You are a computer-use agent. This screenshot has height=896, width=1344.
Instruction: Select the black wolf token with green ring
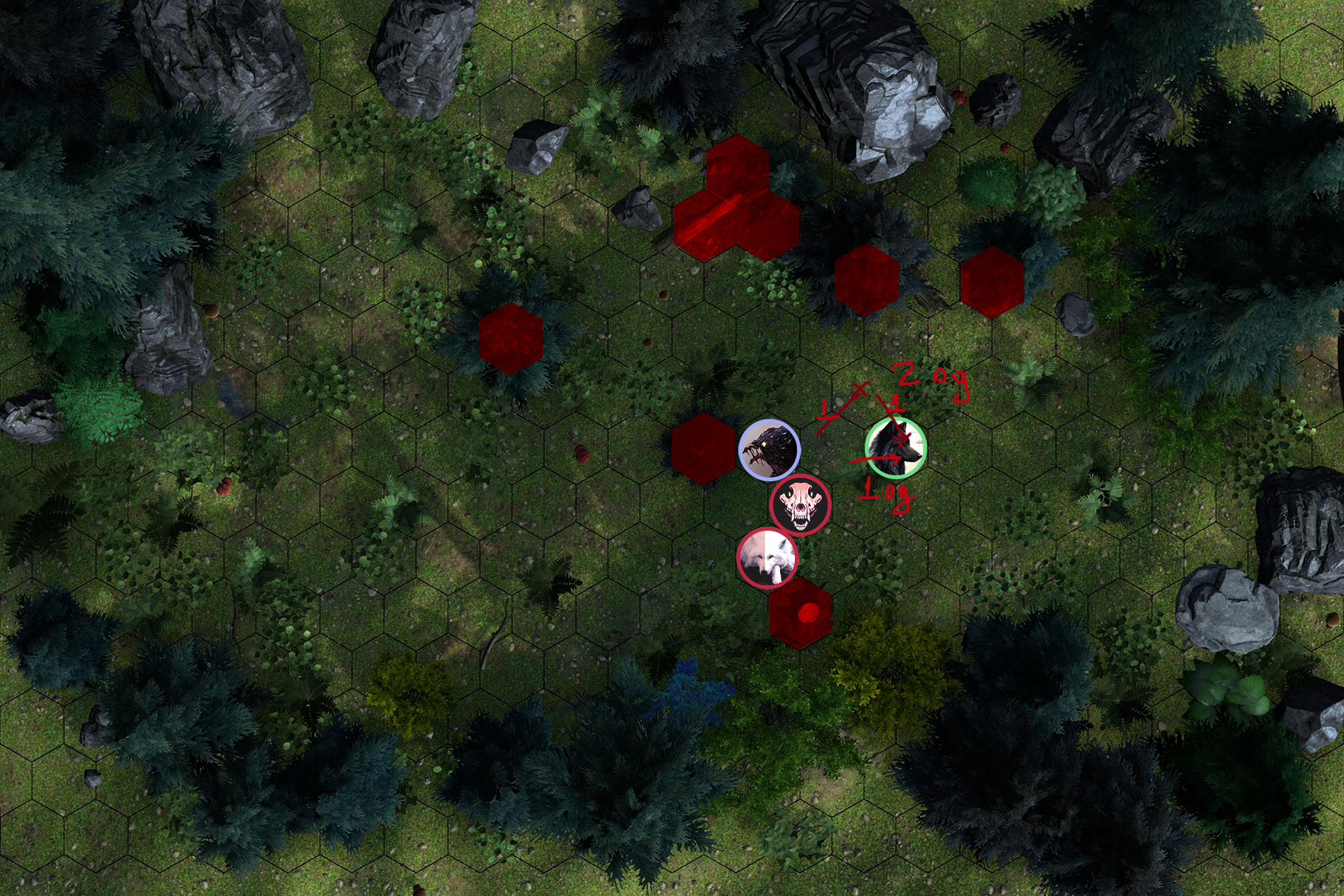coord(895,448)
